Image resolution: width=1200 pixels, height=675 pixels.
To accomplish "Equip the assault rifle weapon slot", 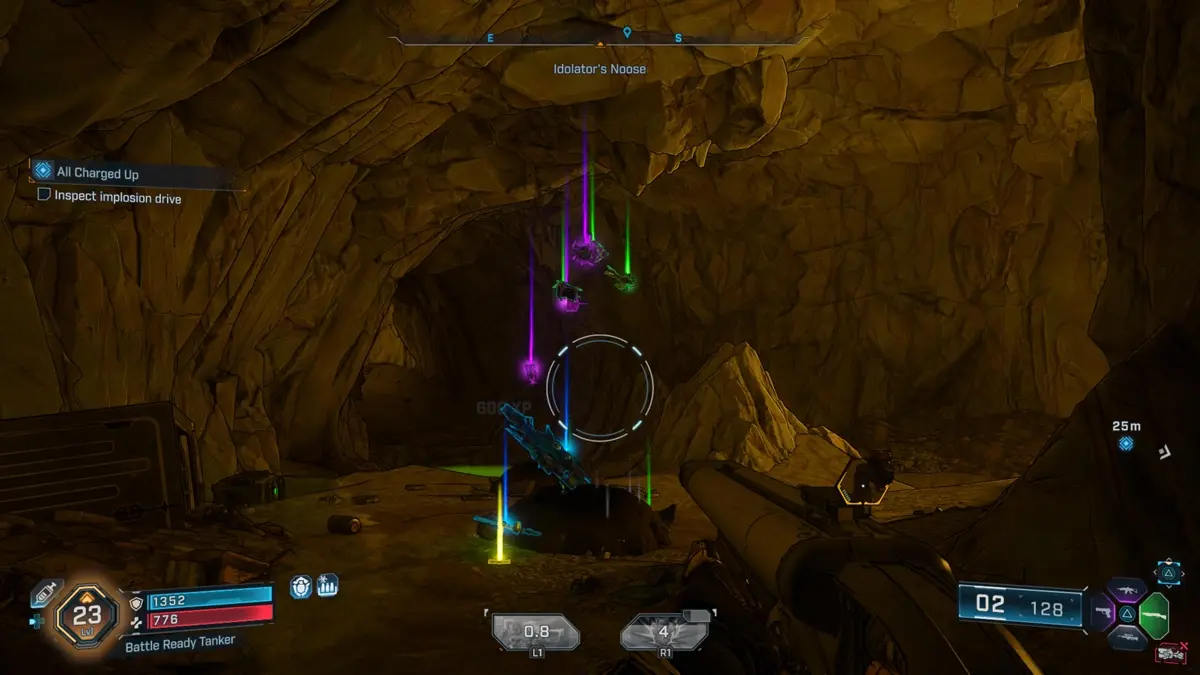I will click(1126, 590).
